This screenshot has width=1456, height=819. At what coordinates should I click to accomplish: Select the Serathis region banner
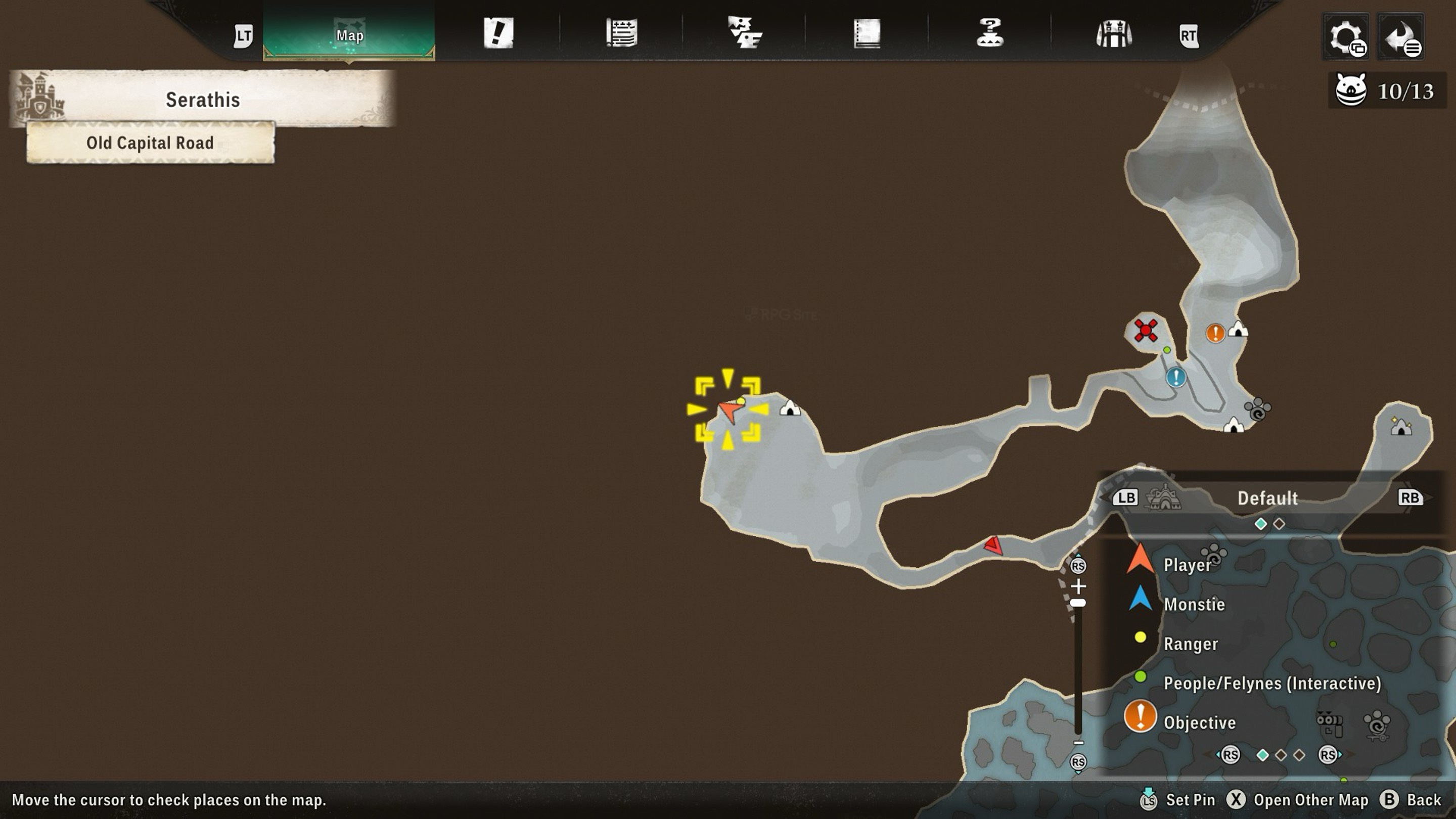point(203,100)
